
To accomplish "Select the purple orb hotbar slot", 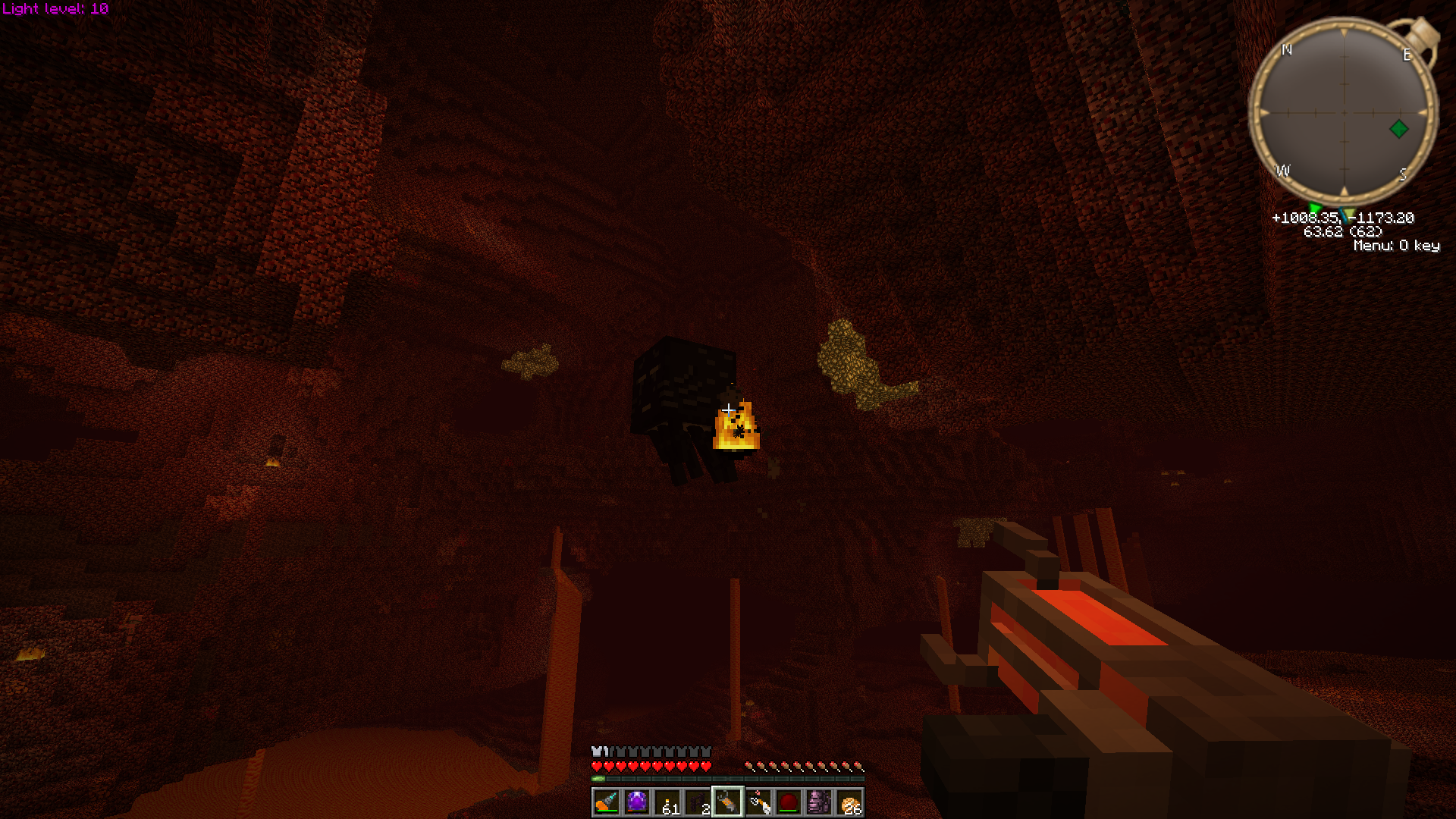I will point(637,802).
